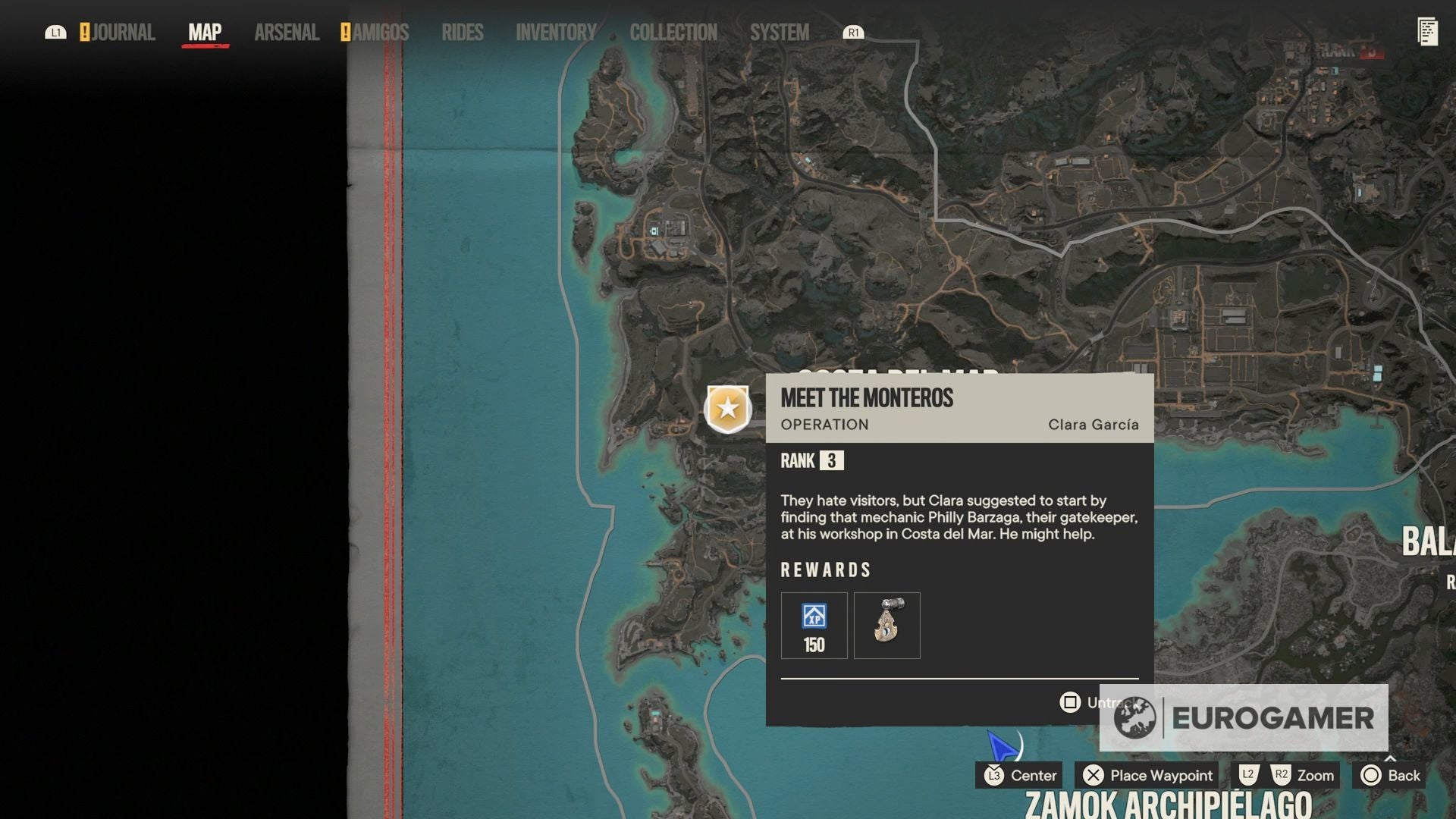Screen dimensions: 1456x819
Task: Switch to the Arsenal tab
Action: pos(285,32)
